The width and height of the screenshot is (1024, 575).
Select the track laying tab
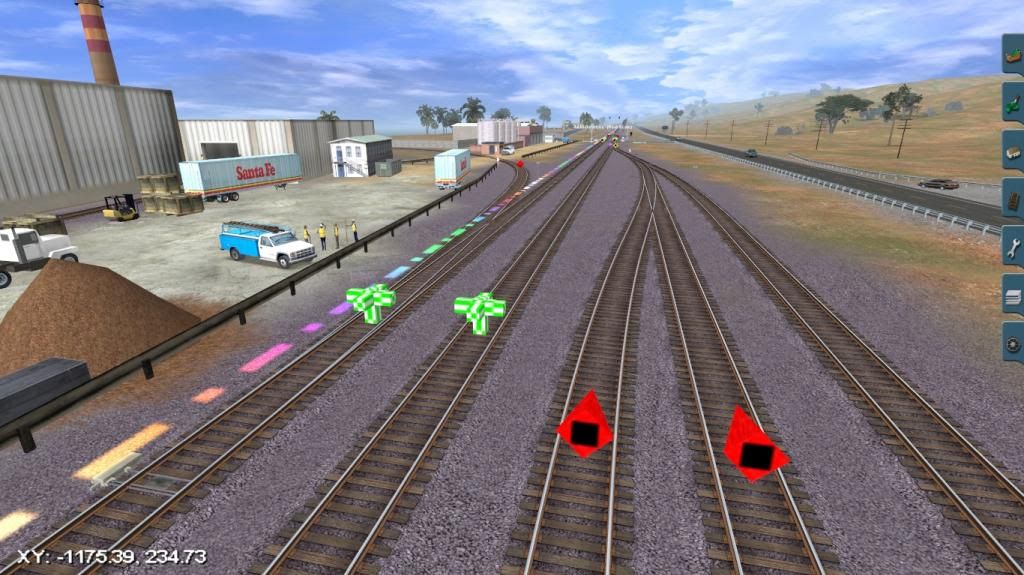1013,198
